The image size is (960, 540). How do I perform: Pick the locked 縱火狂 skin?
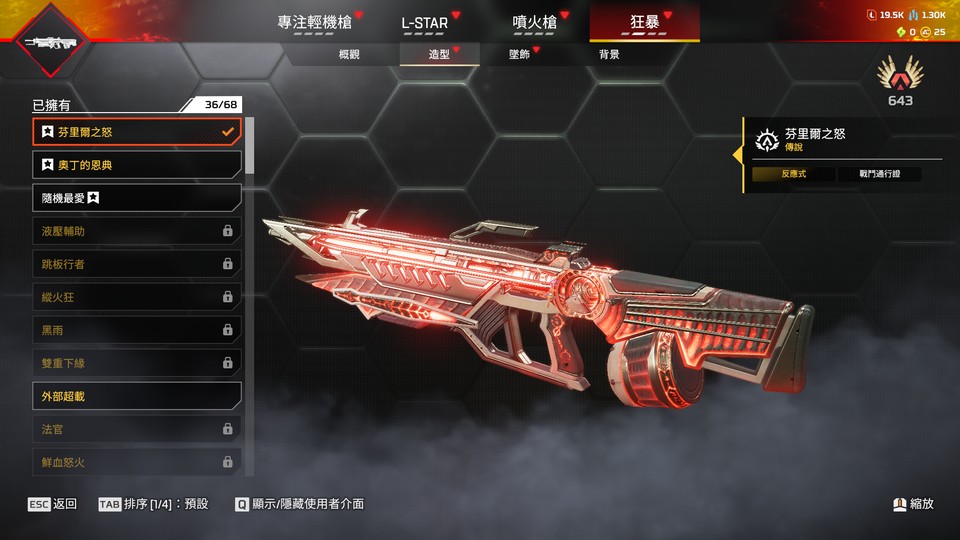tap(137, 297)
